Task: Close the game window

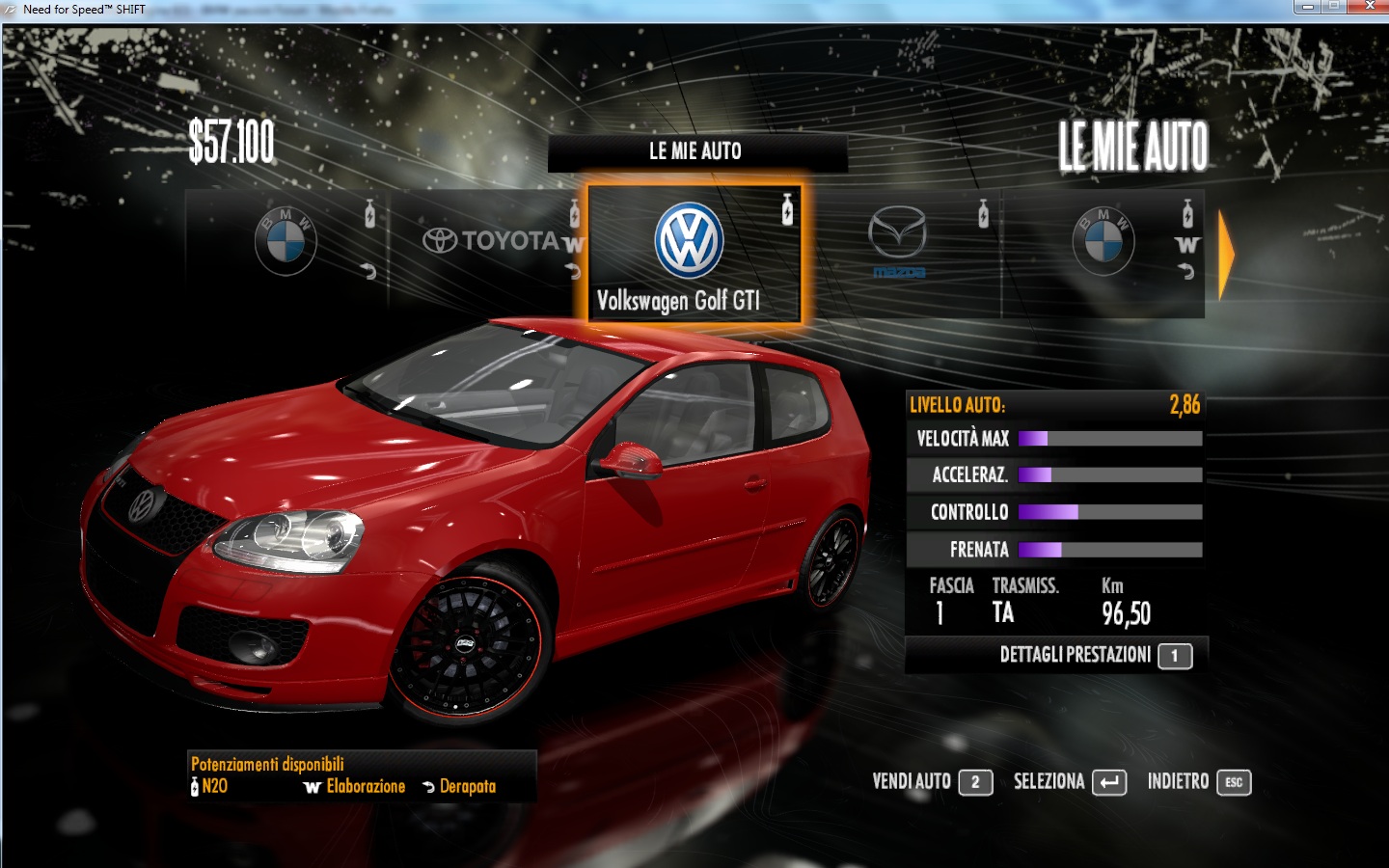Action: point(1368,7)
